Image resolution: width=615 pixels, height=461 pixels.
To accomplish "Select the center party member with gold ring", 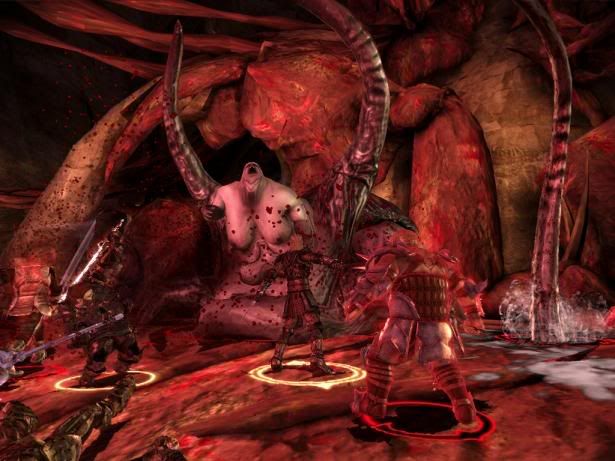I will pyautogui.click(x=300, y=310).
